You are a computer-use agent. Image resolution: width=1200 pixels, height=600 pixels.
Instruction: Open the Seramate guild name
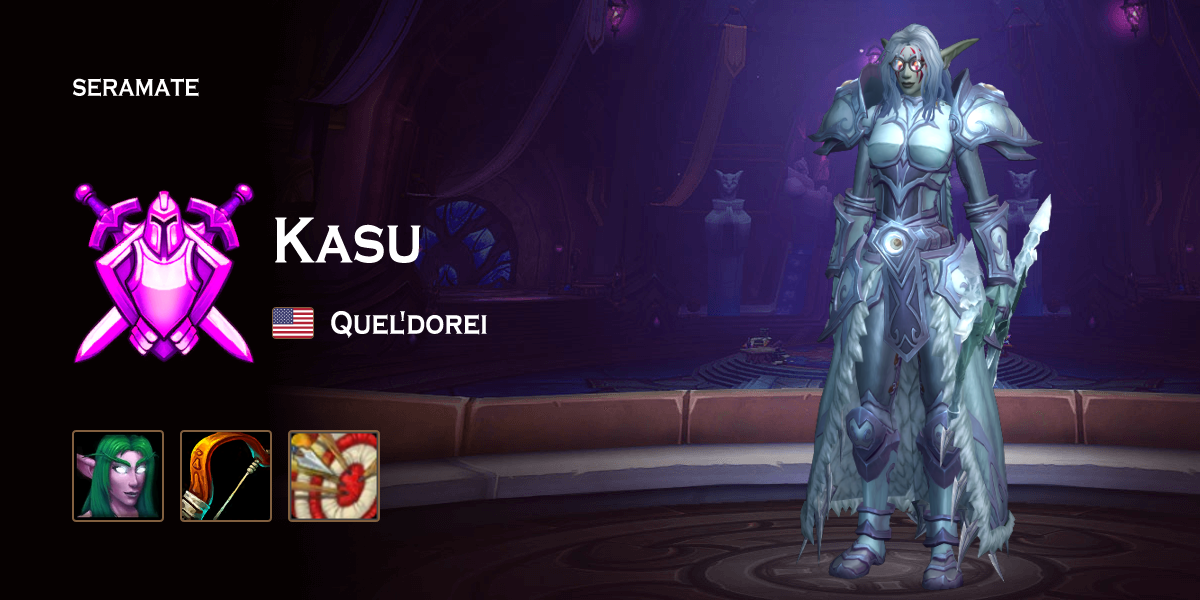pyautogui.click(x=136, y=88)
